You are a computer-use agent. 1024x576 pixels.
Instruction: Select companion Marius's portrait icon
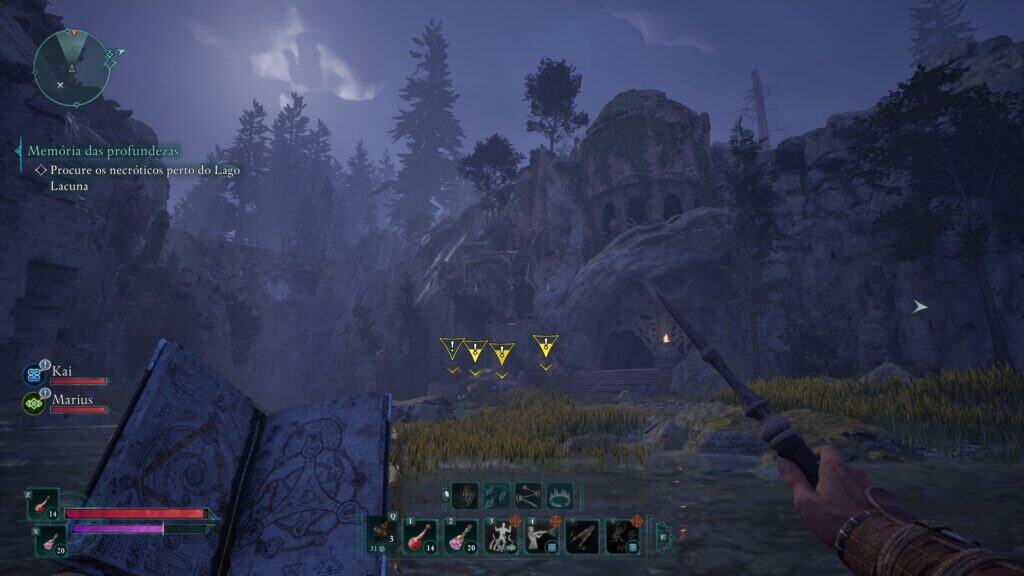(x=33, y=403)
